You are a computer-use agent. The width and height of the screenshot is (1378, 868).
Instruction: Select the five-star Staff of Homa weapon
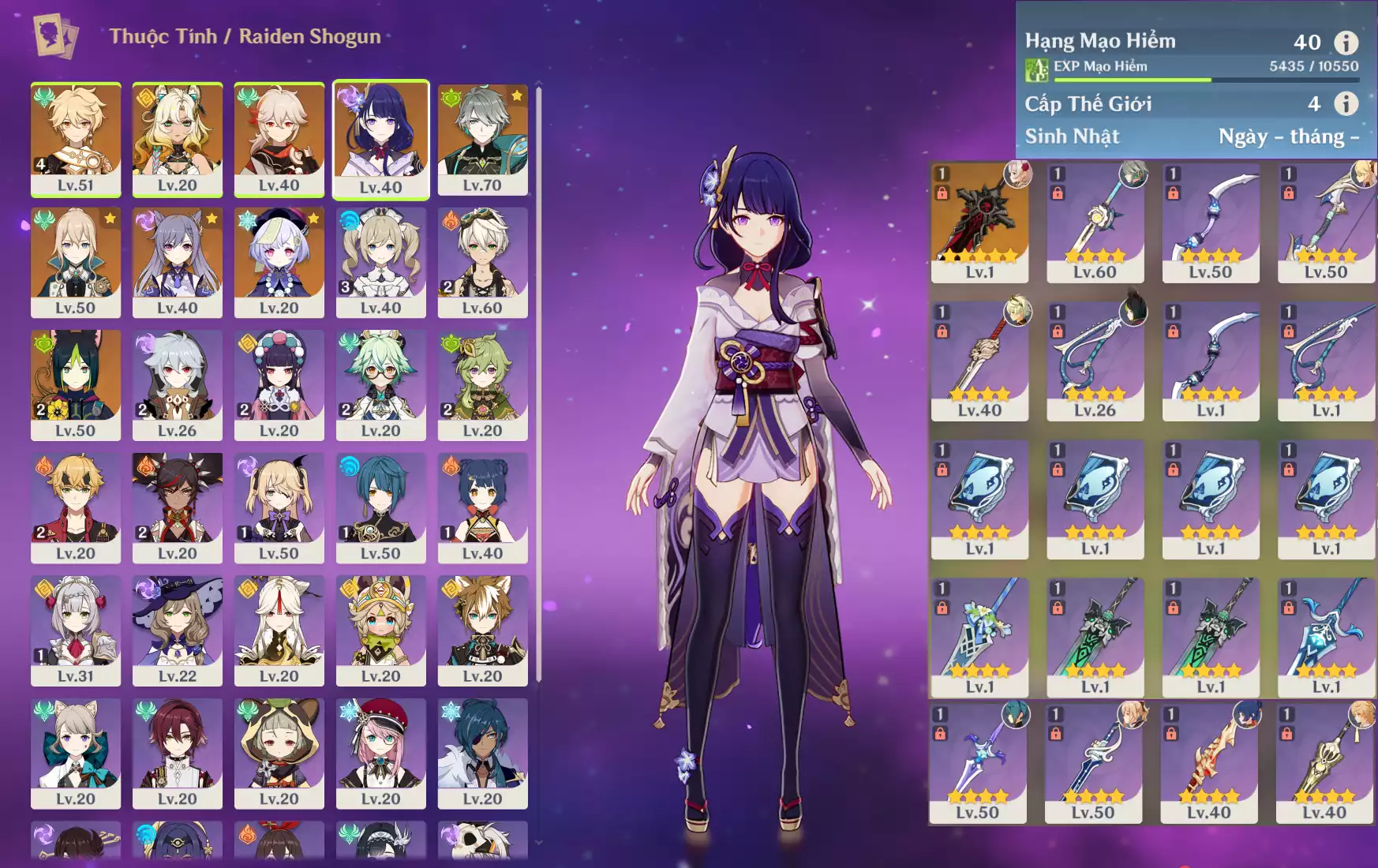pyautogui.click(x=979, y=222)
